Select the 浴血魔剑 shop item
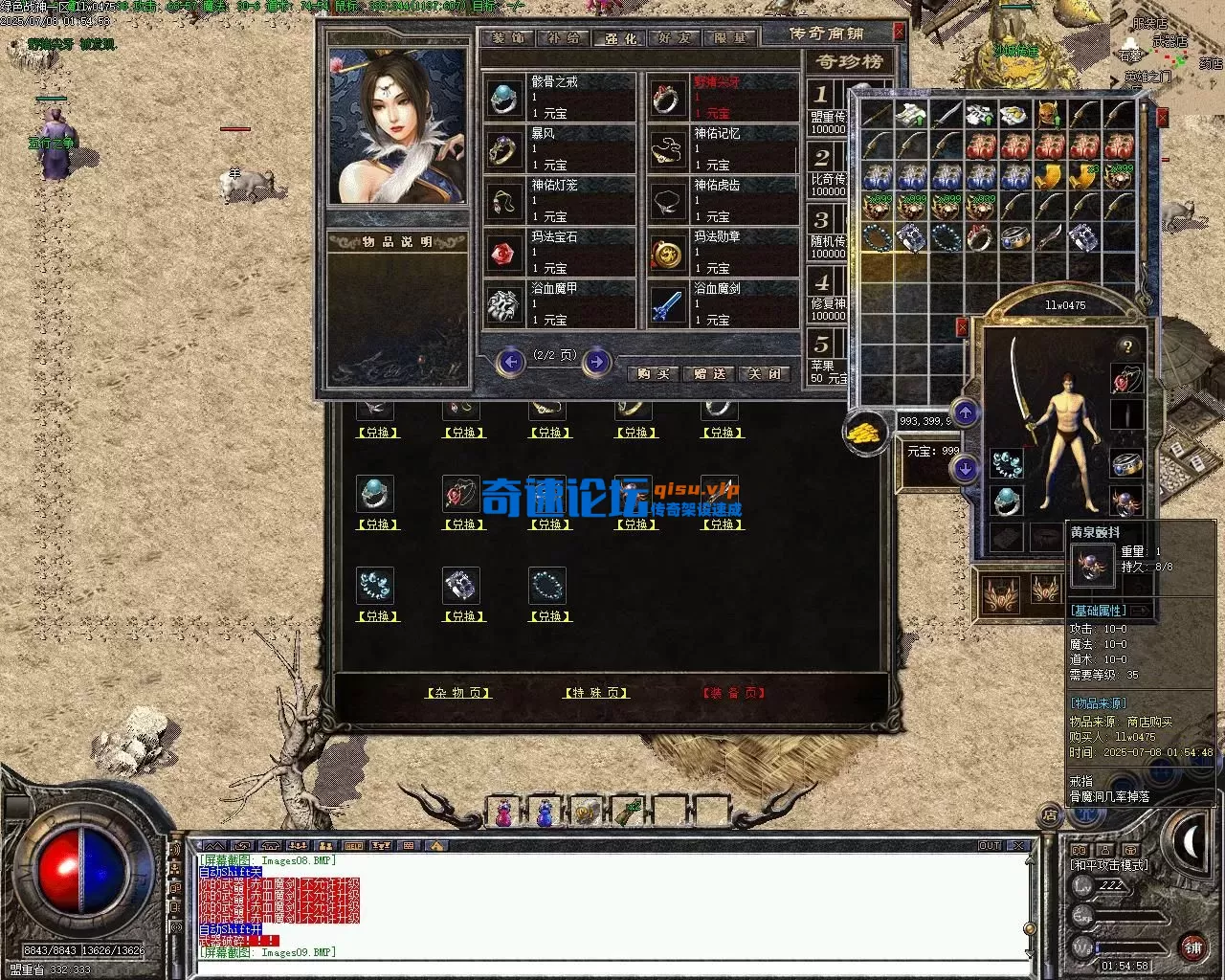1225x980 pixels. pos(723,303)
